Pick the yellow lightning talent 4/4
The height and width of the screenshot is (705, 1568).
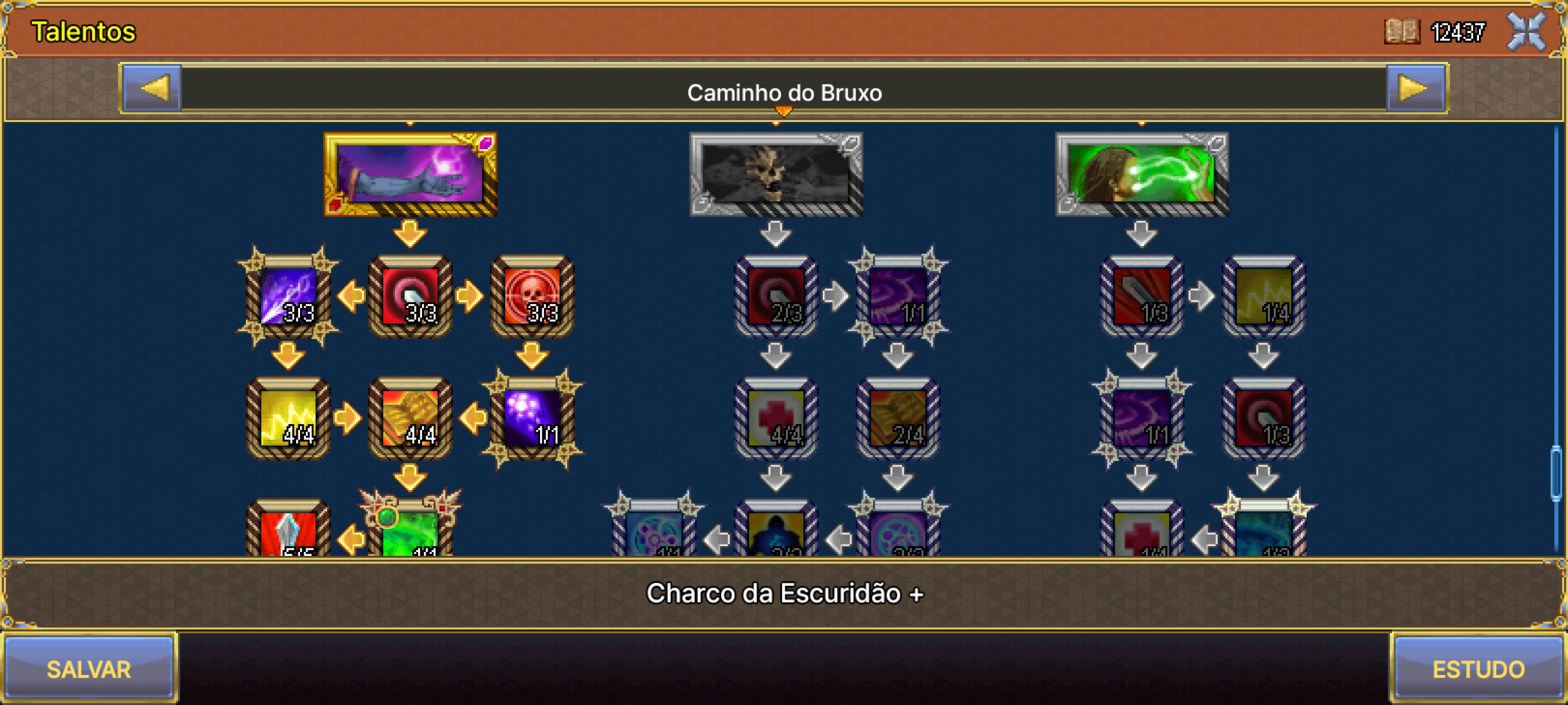pos(289,418)
